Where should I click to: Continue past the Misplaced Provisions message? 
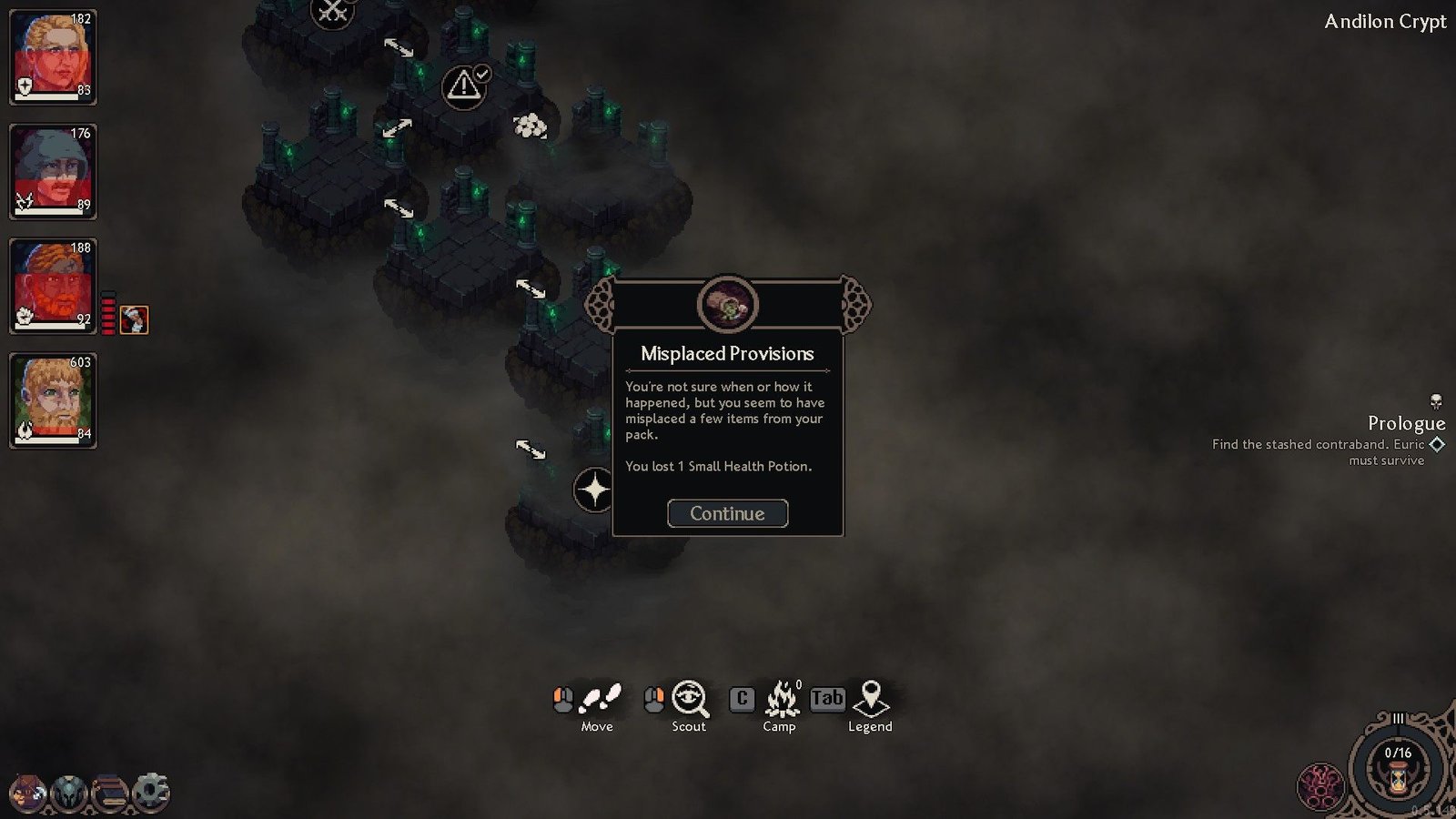(727, 513)
